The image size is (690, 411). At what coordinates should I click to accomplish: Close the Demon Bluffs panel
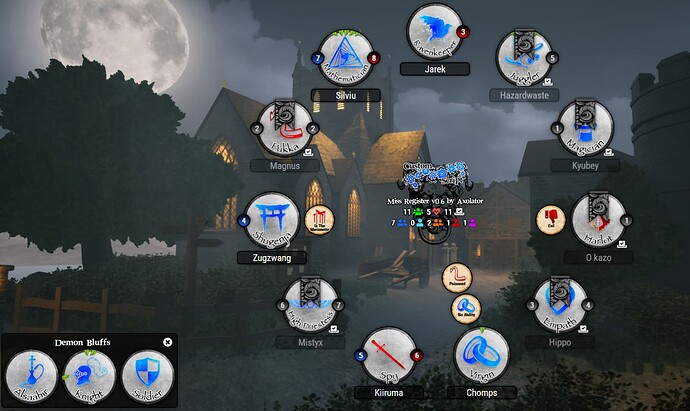point(168,342)
